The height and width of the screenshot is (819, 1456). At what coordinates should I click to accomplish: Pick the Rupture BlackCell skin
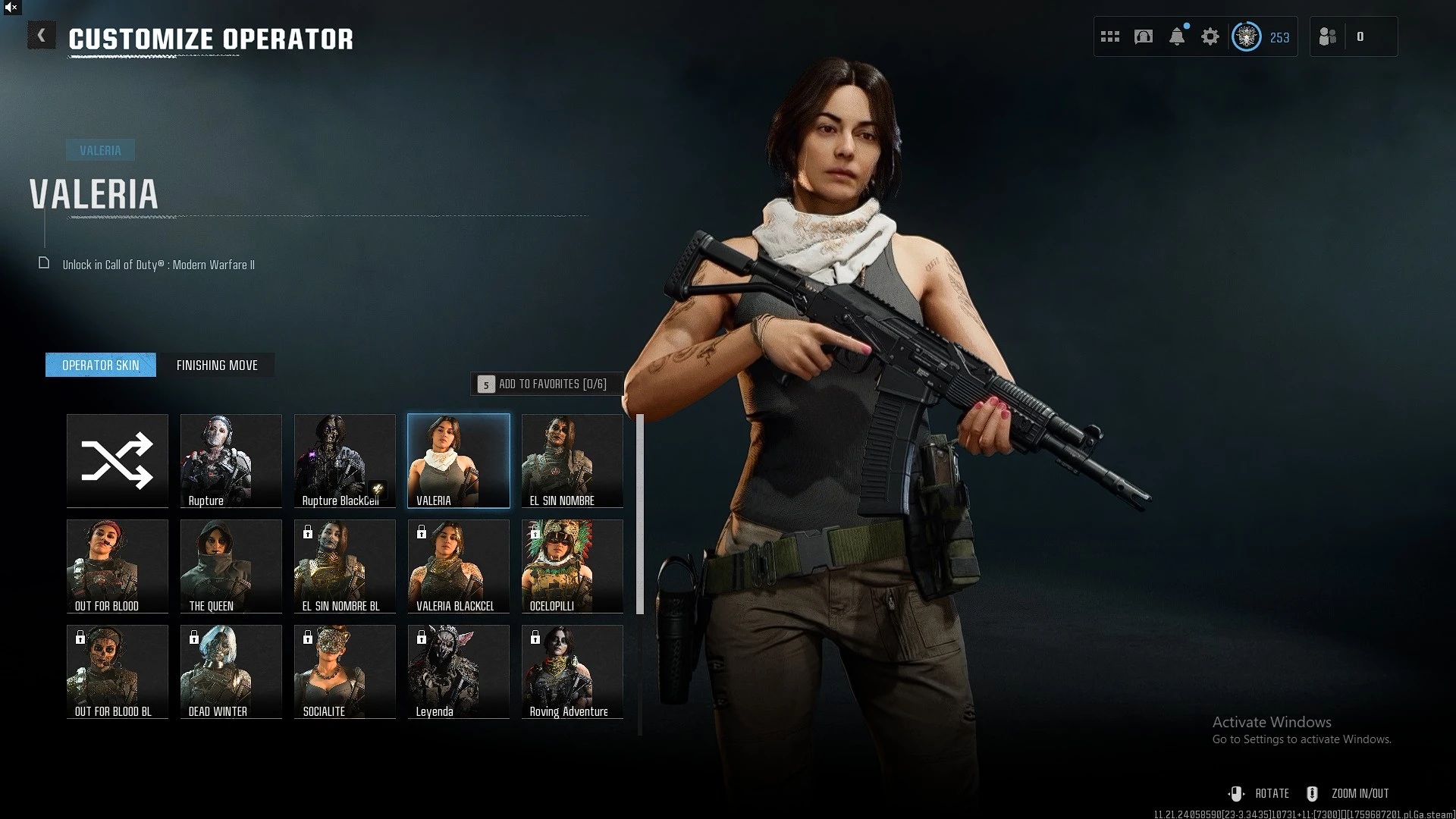point(345,460)
